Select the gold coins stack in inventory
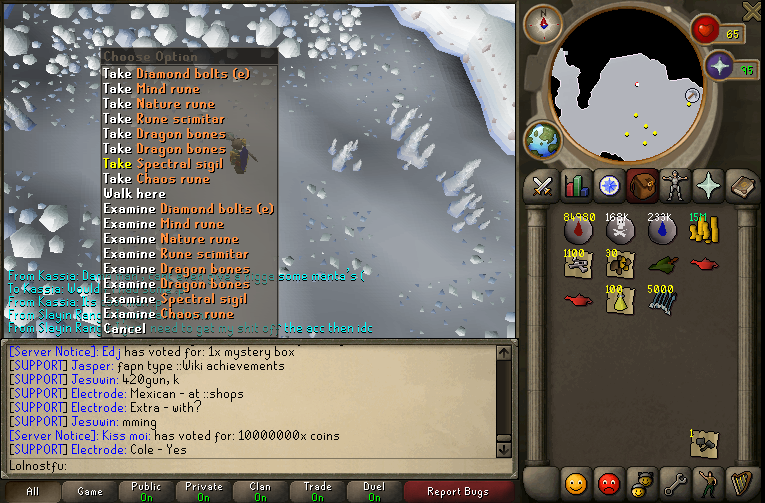The image size is (765, 503). (703, 231)
